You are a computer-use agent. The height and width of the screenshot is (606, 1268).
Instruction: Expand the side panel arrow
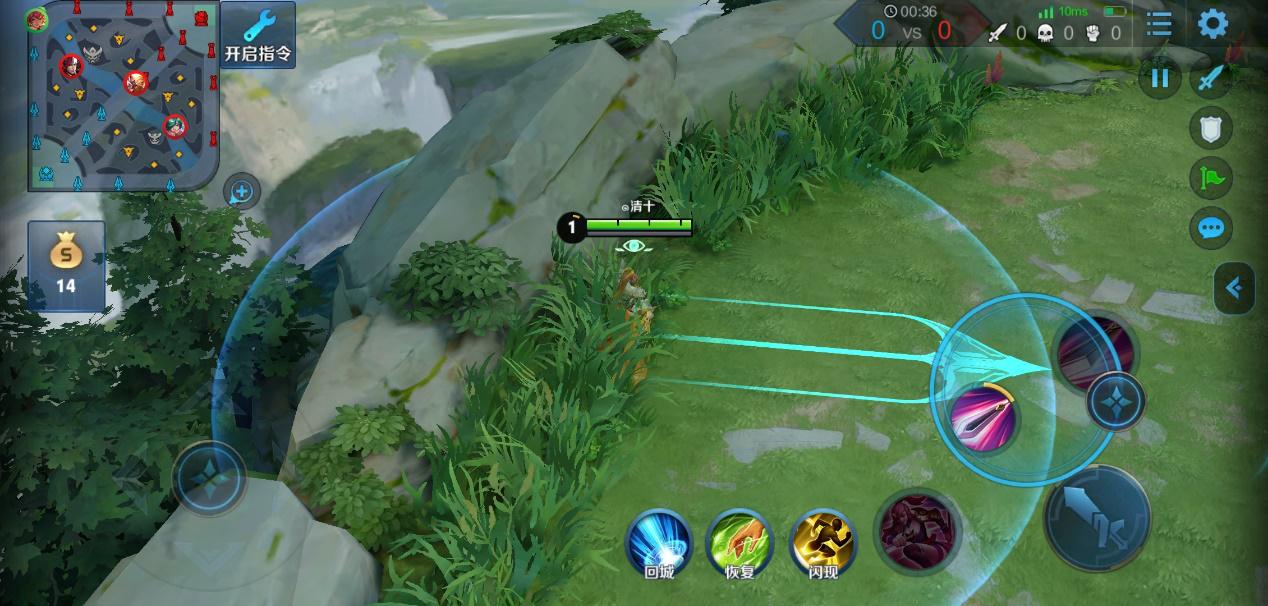[x=1235, y=288]
